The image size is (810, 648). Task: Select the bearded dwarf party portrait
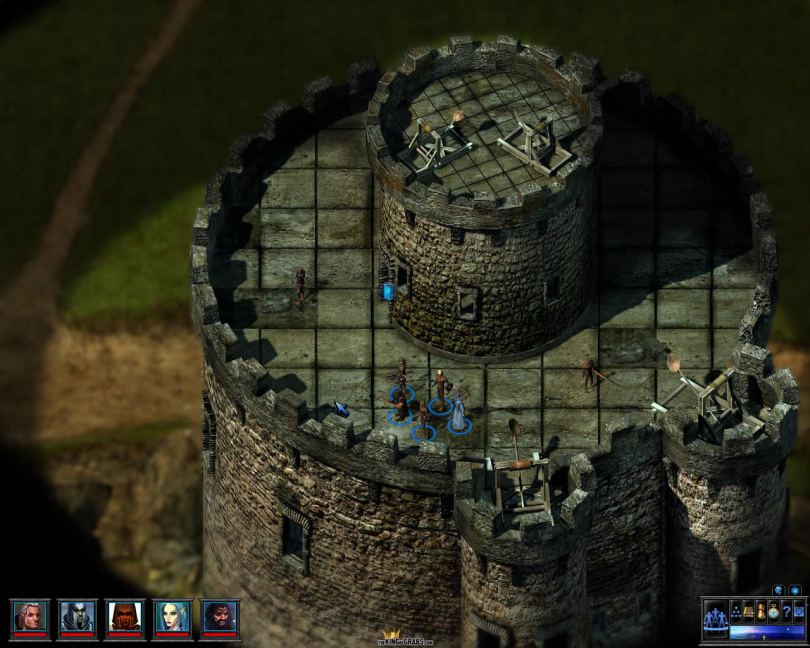pos(220,617)
